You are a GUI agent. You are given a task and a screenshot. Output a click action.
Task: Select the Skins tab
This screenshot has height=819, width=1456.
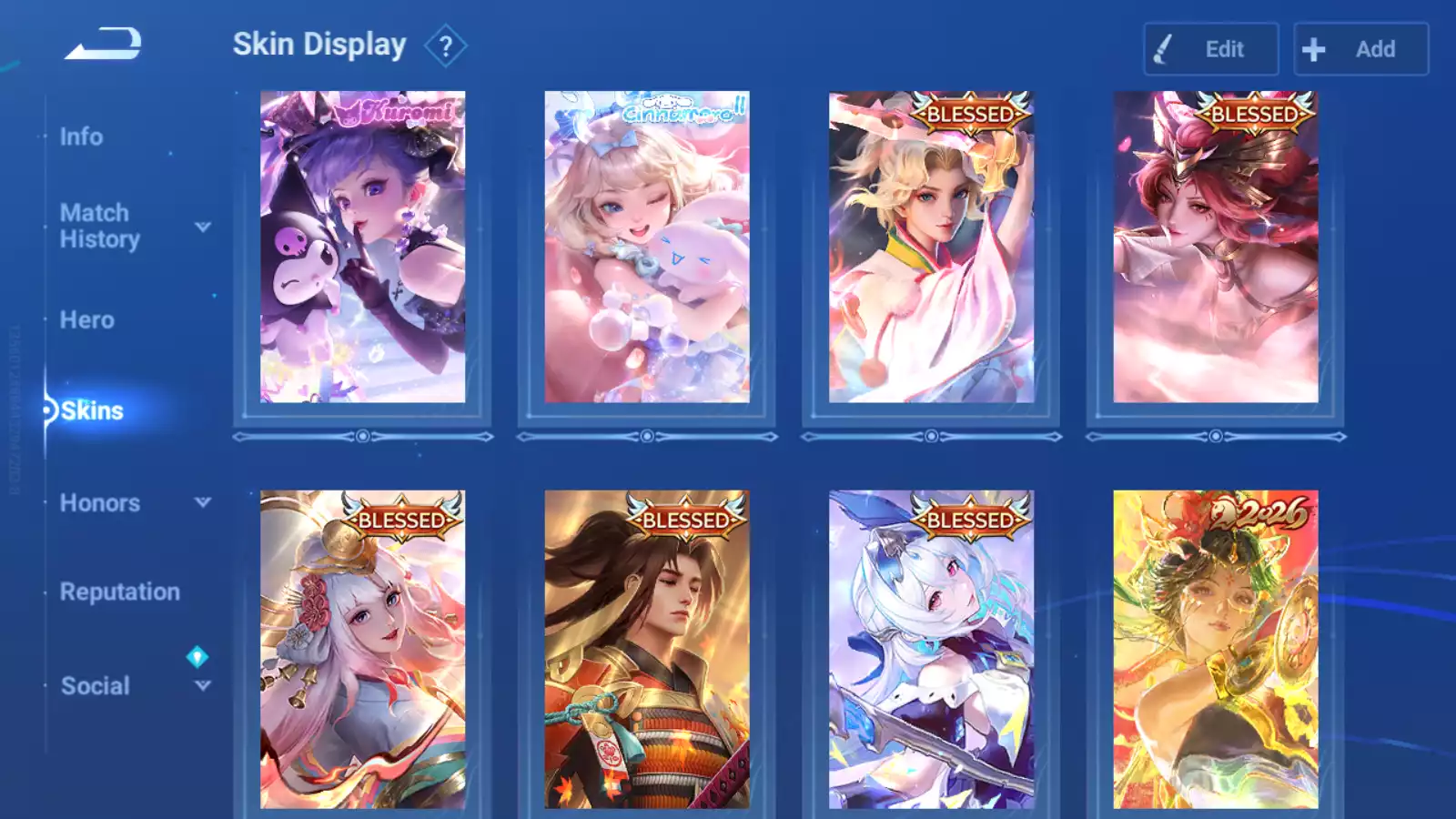click(x=92, y=411)
